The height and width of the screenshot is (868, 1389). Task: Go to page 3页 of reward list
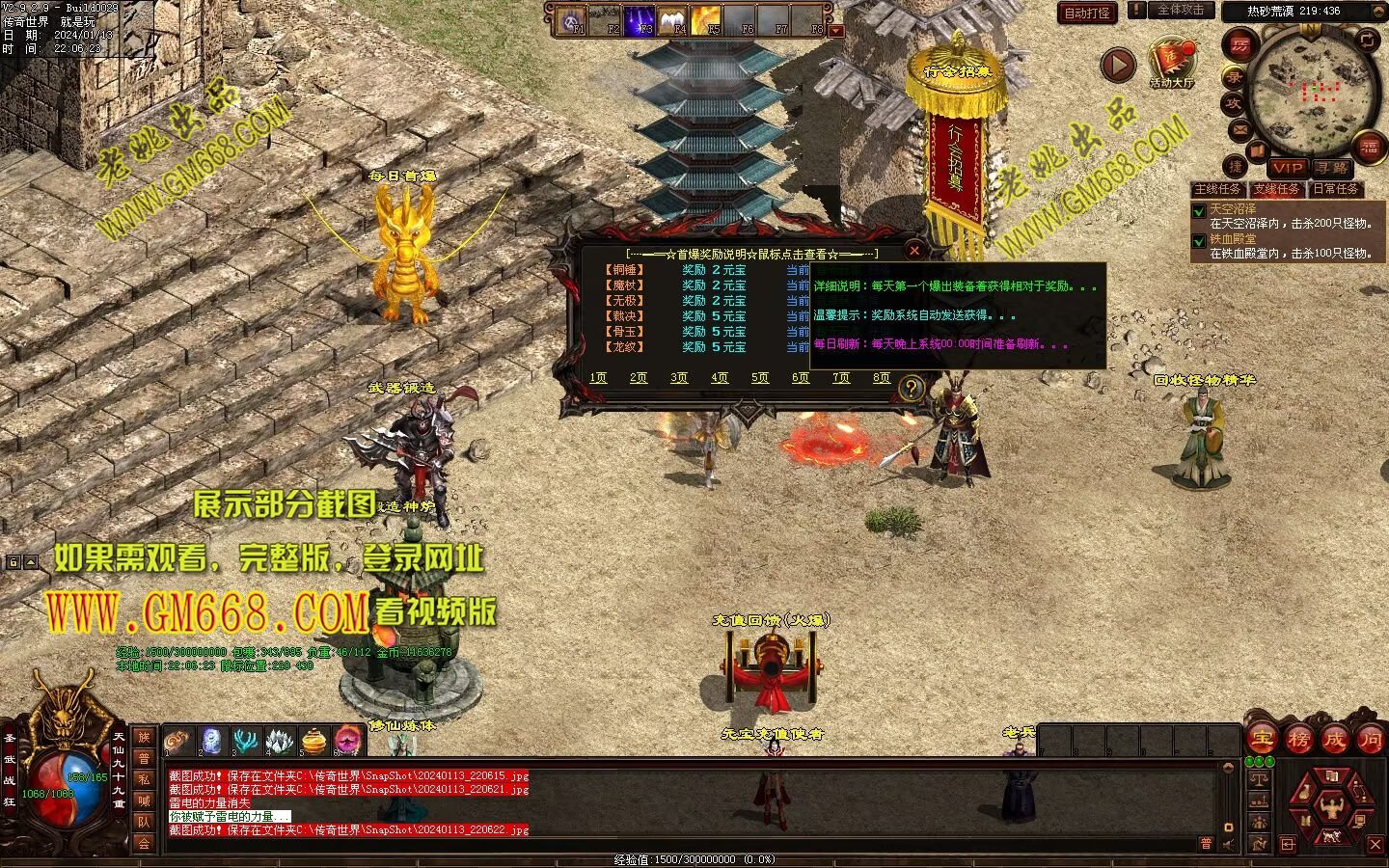(x=679, y=378)
